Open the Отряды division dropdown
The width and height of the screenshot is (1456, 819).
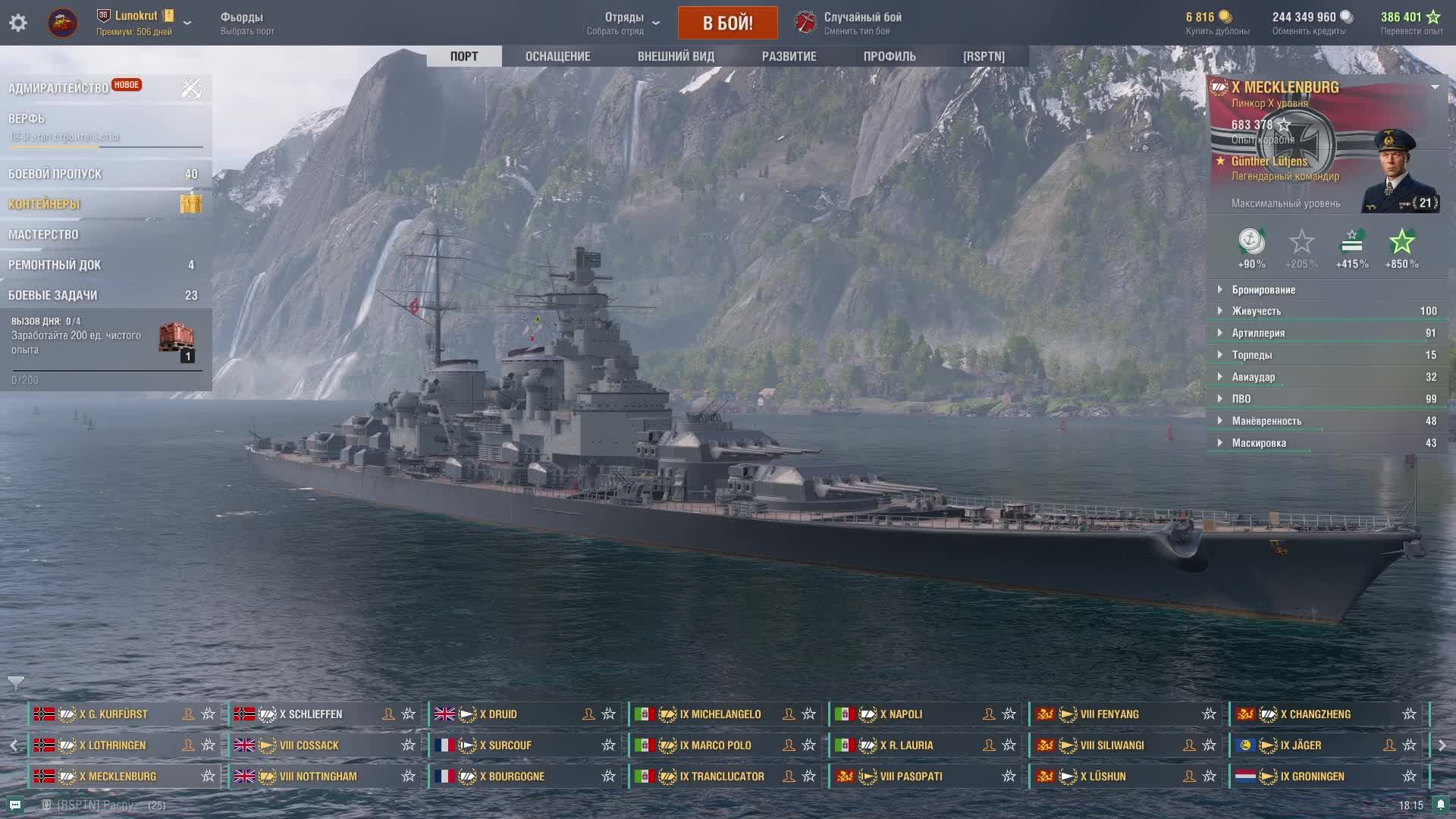pos(626,23)
